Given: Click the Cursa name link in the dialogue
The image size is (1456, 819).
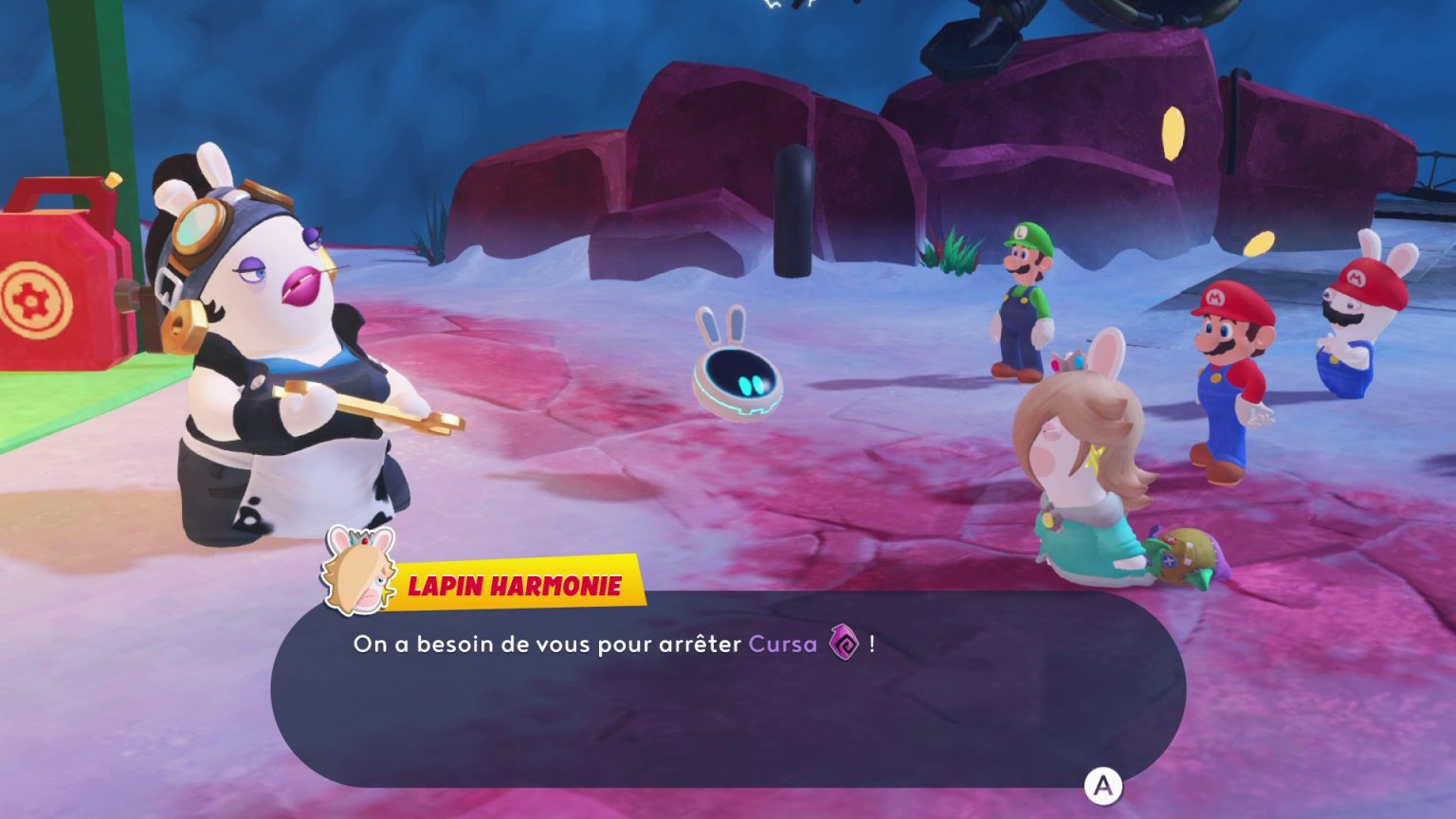Looking at the screenshot, I should click(781, 643).
